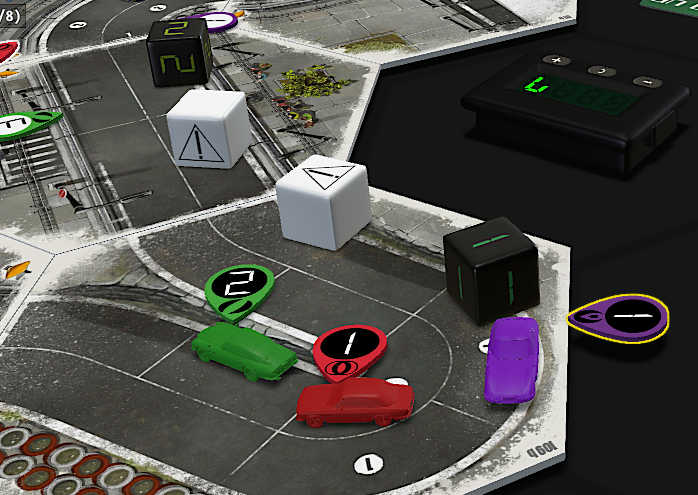Screen dimensions: 698x495
Task: Select the black die next to the purple car
Action: click(490, 270)
